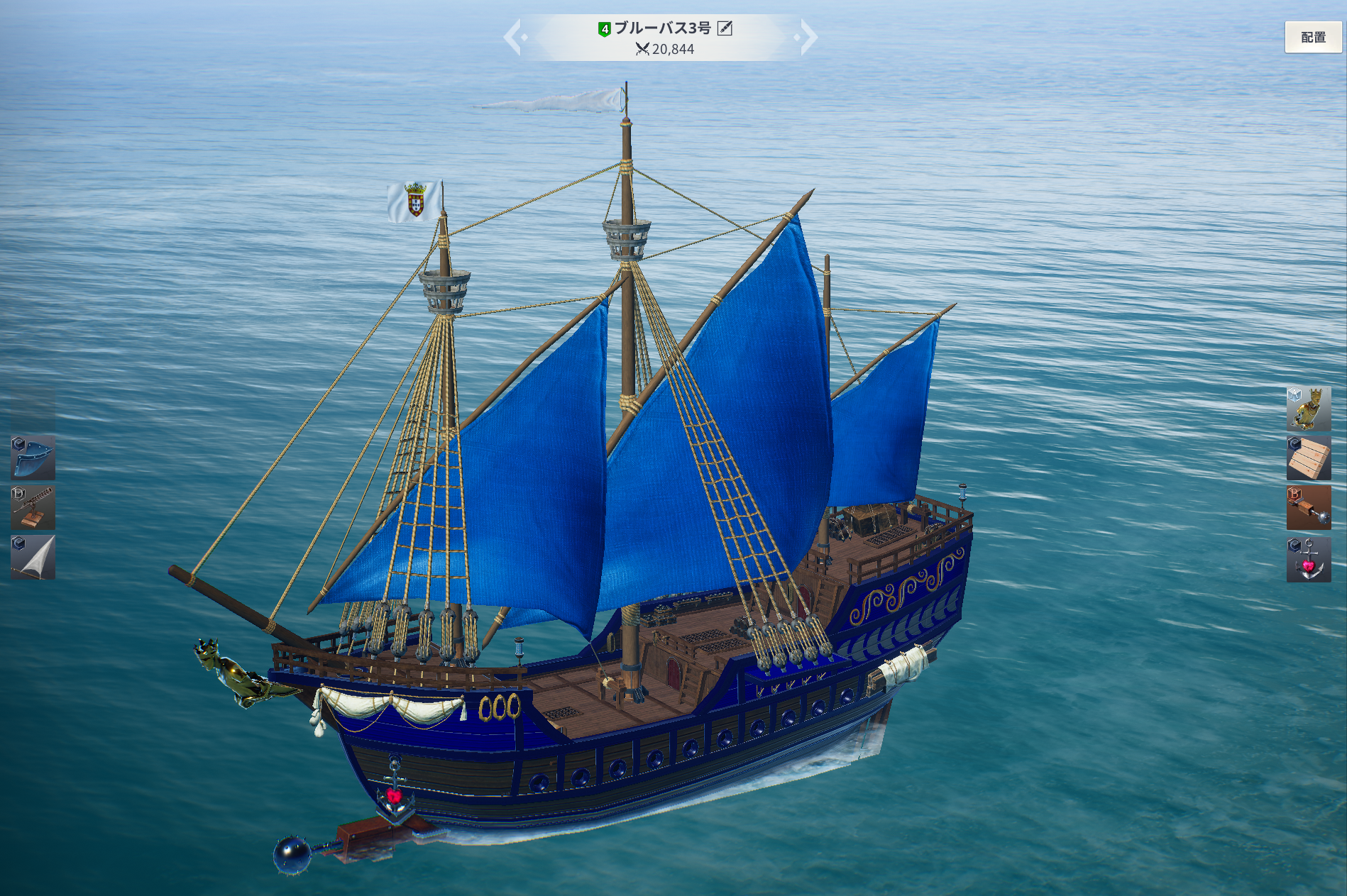
Task: Select the blue armor plate part slot
Action: (x=33, y=458)
